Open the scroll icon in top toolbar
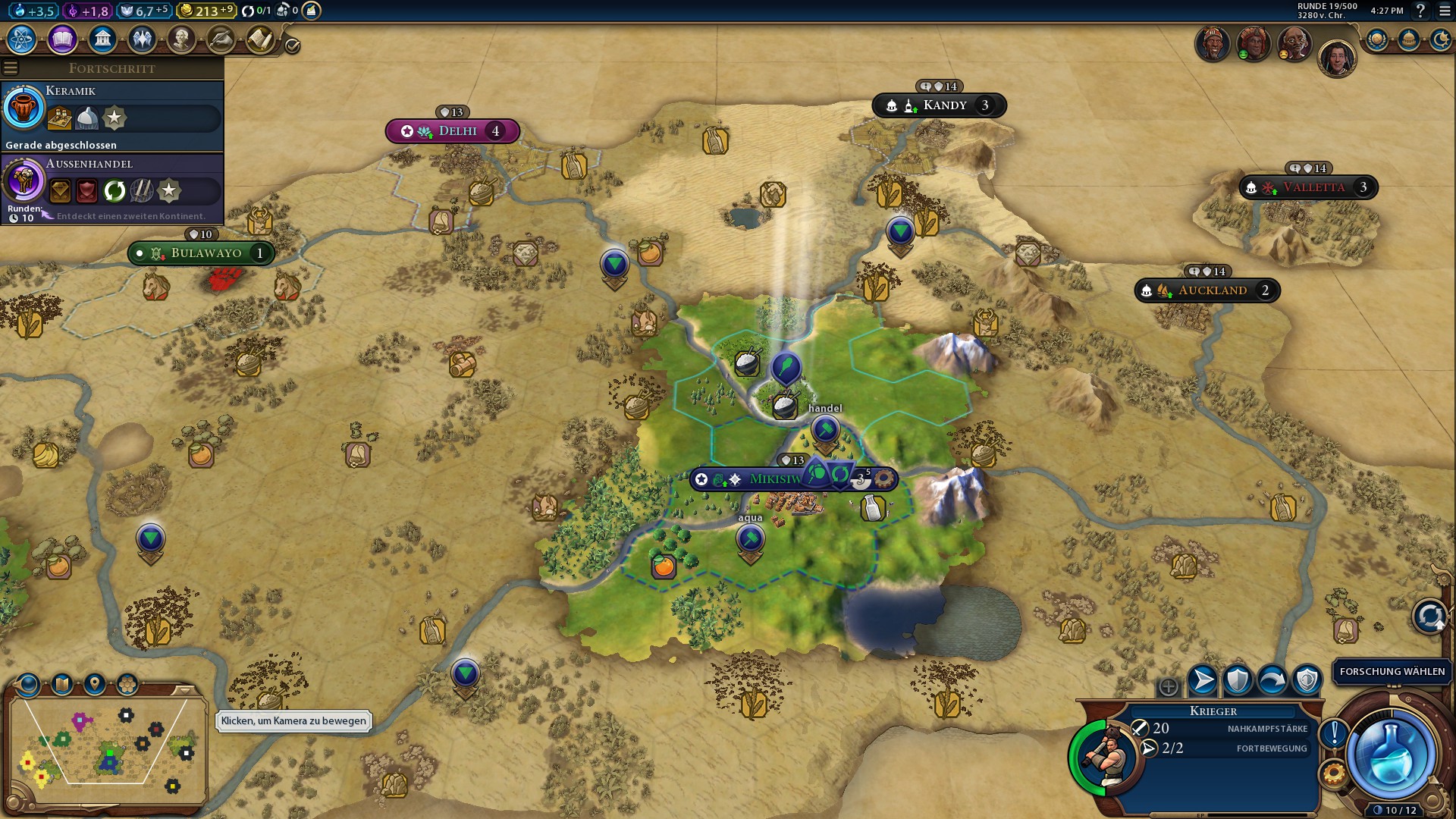The height and width of the screenshot is (819, 1456). click(260, 39)
